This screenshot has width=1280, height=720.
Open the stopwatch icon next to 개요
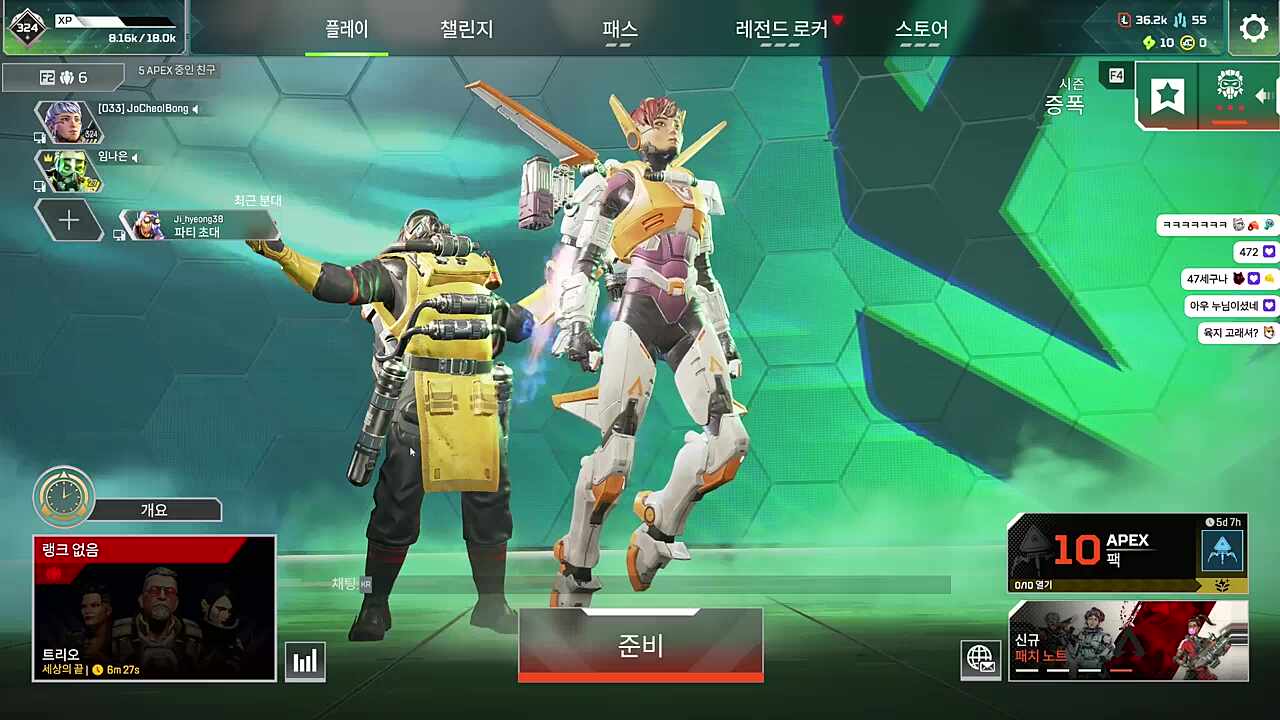pyautogui.click(x=63, y=493)
